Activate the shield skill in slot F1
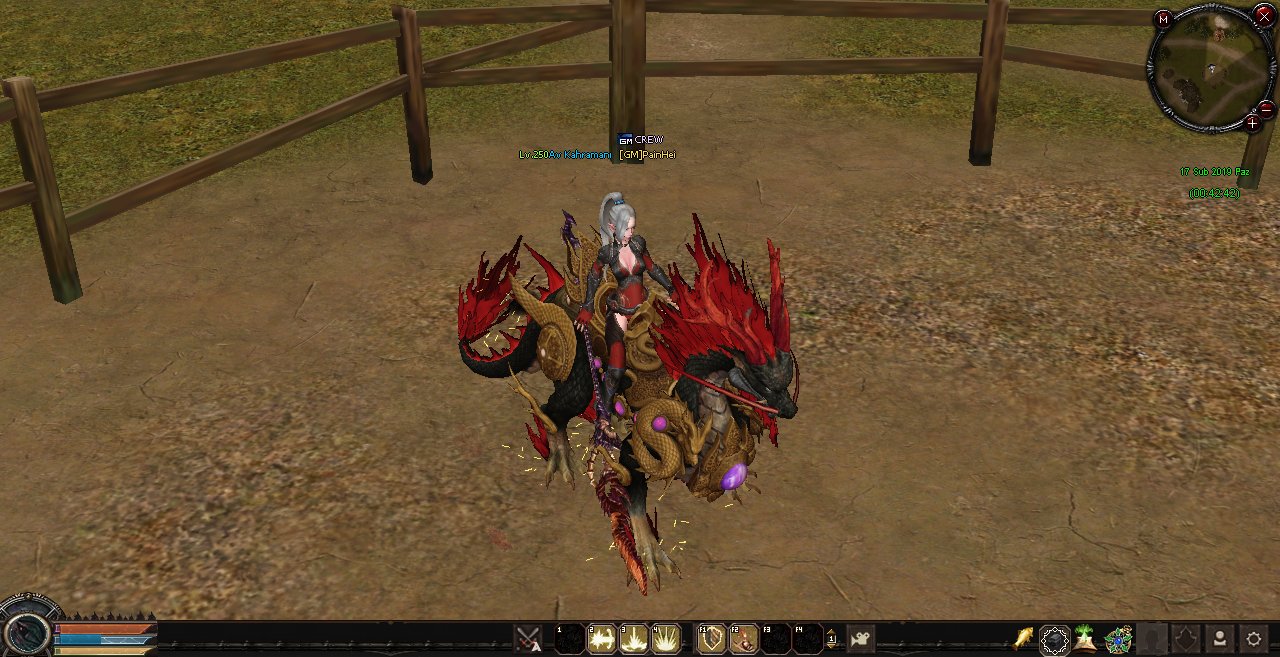Image resolution: width=1280 pixels, height=657 pixels. coord(711,638)
